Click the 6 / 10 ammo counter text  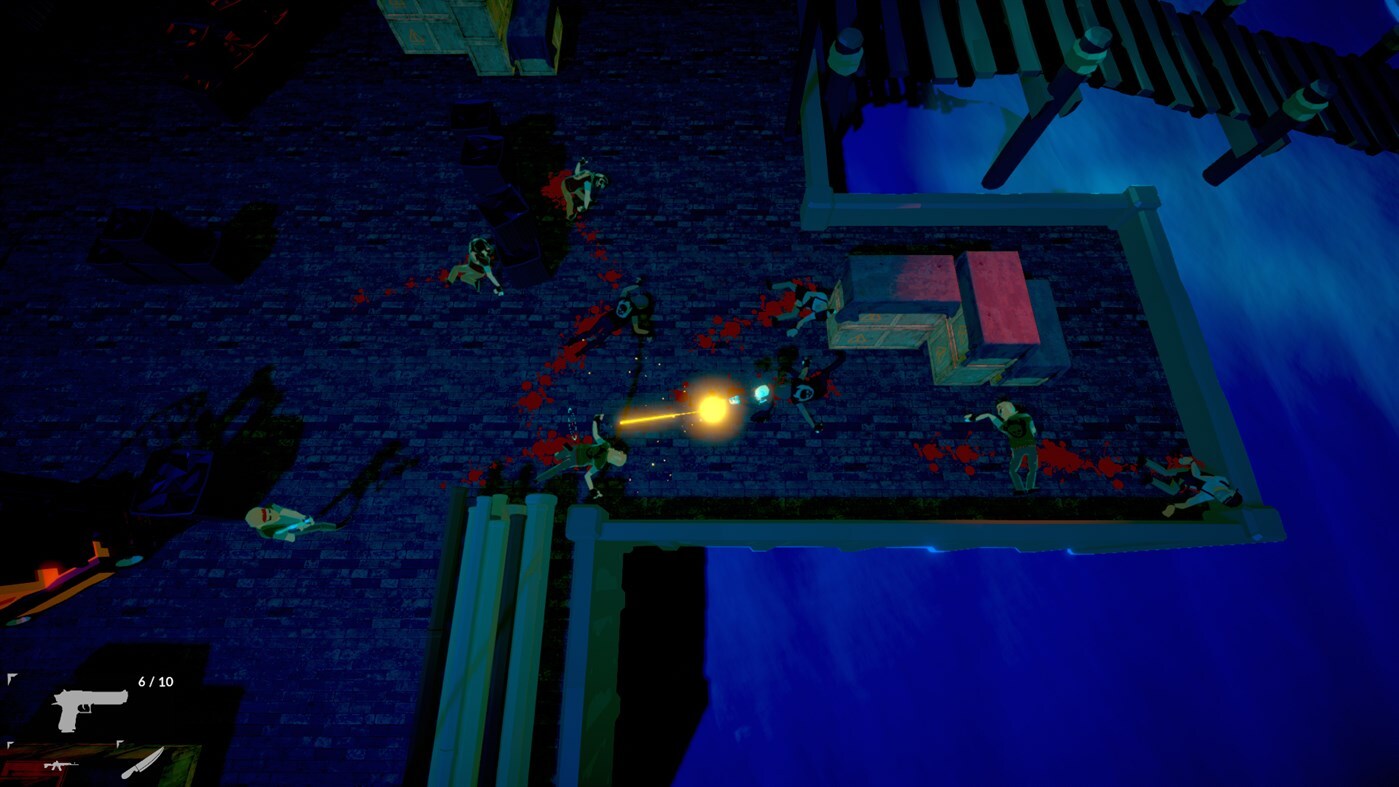point(155,681)
